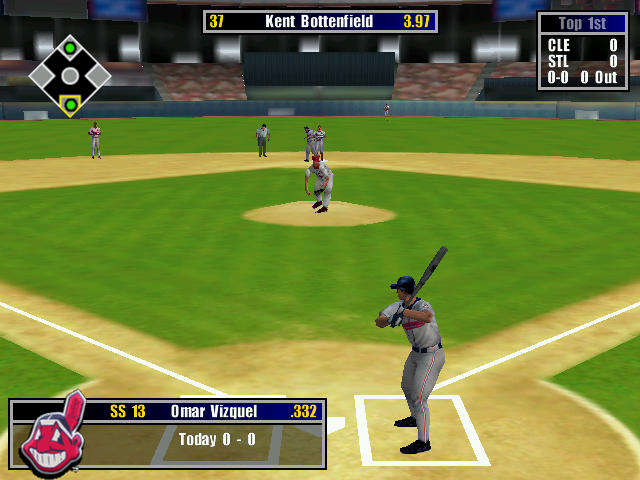Image resolution: width=640 pixels, height=480 pixels.
Task: Select the Kent Bottenfield pitcher bar
Action: click(320, 21)
